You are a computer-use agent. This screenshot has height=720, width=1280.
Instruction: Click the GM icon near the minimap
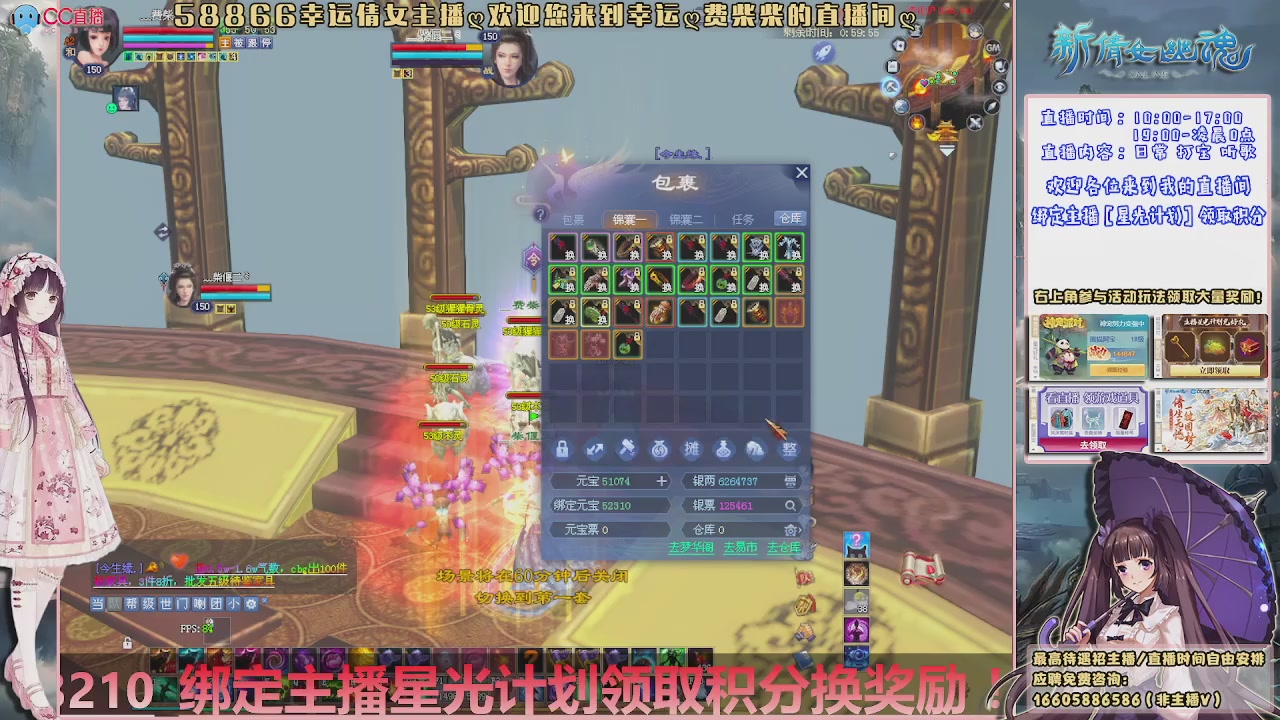pos(993,49)
